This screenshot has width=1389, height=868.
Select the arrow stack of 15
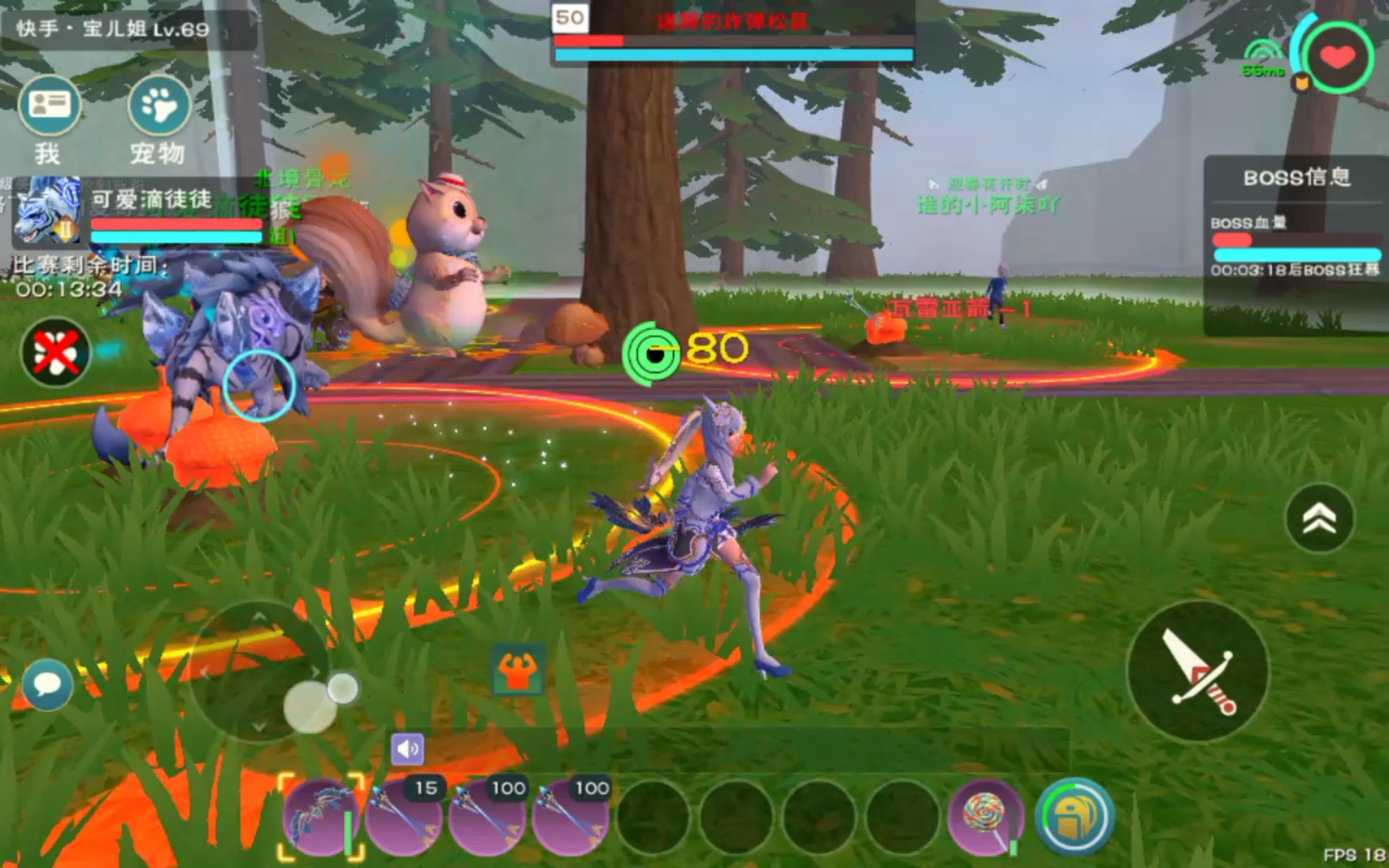click(x=404, y=817)
